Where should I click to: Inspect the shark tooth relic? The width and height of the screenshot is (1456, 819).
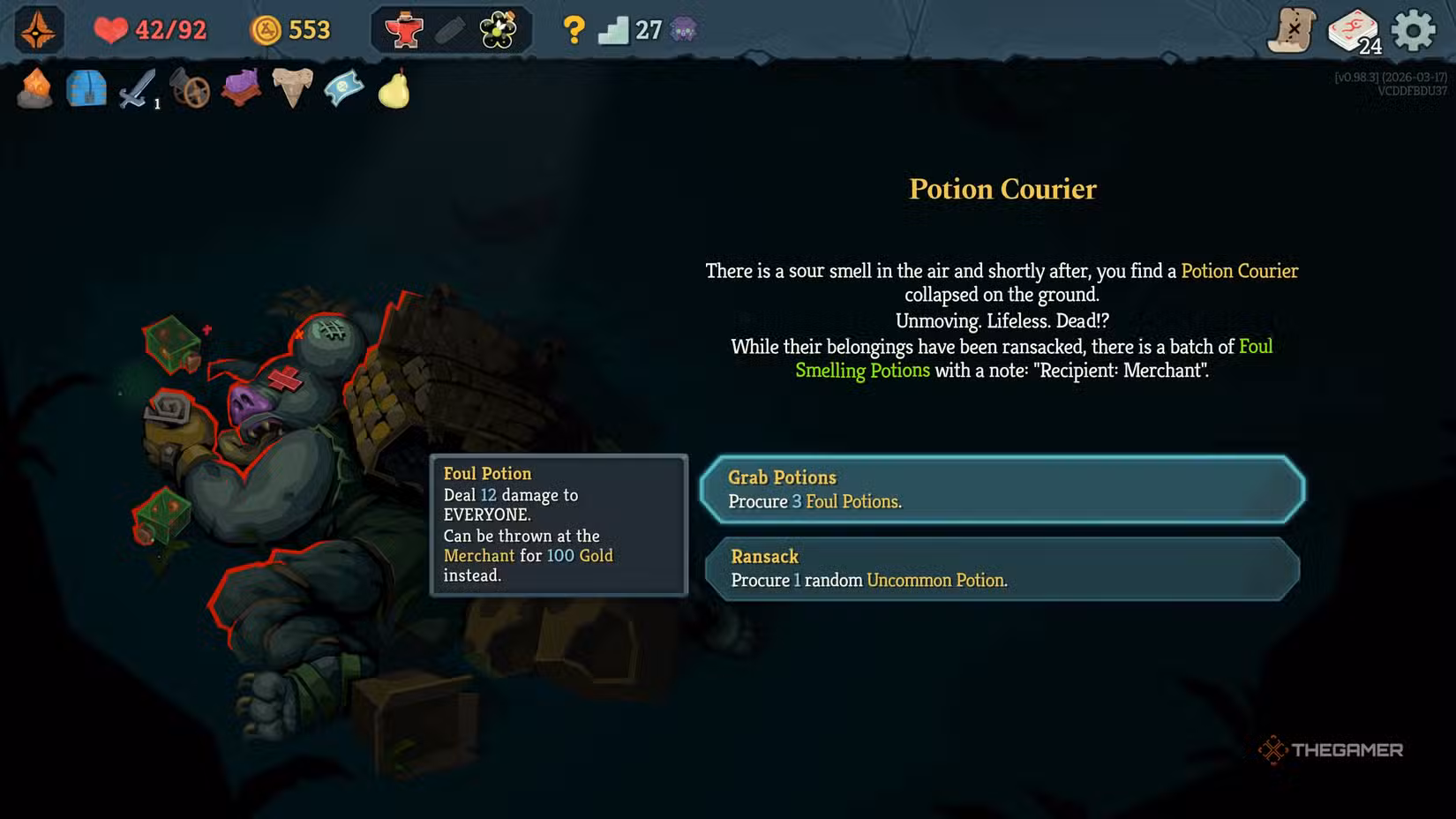coord(292,88)
